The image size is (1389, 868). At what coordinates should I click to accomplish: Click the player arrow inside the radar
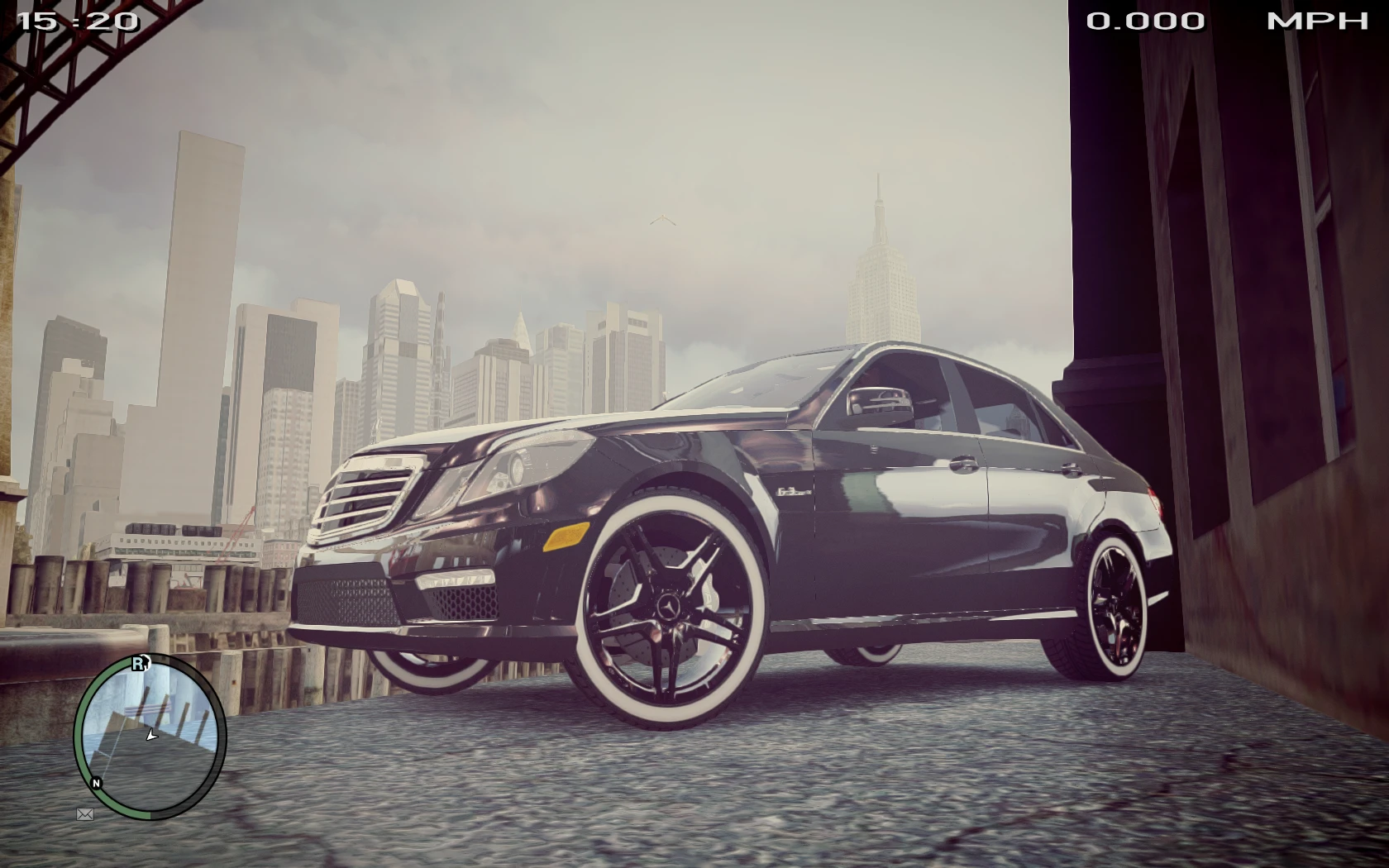(150, 732)
